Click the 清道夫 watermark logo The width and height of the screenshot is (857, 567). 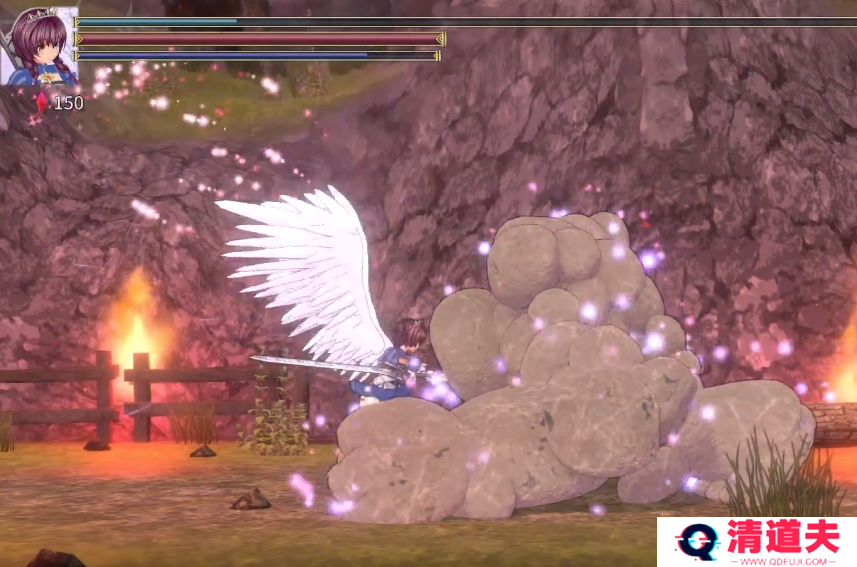[756, 541]
